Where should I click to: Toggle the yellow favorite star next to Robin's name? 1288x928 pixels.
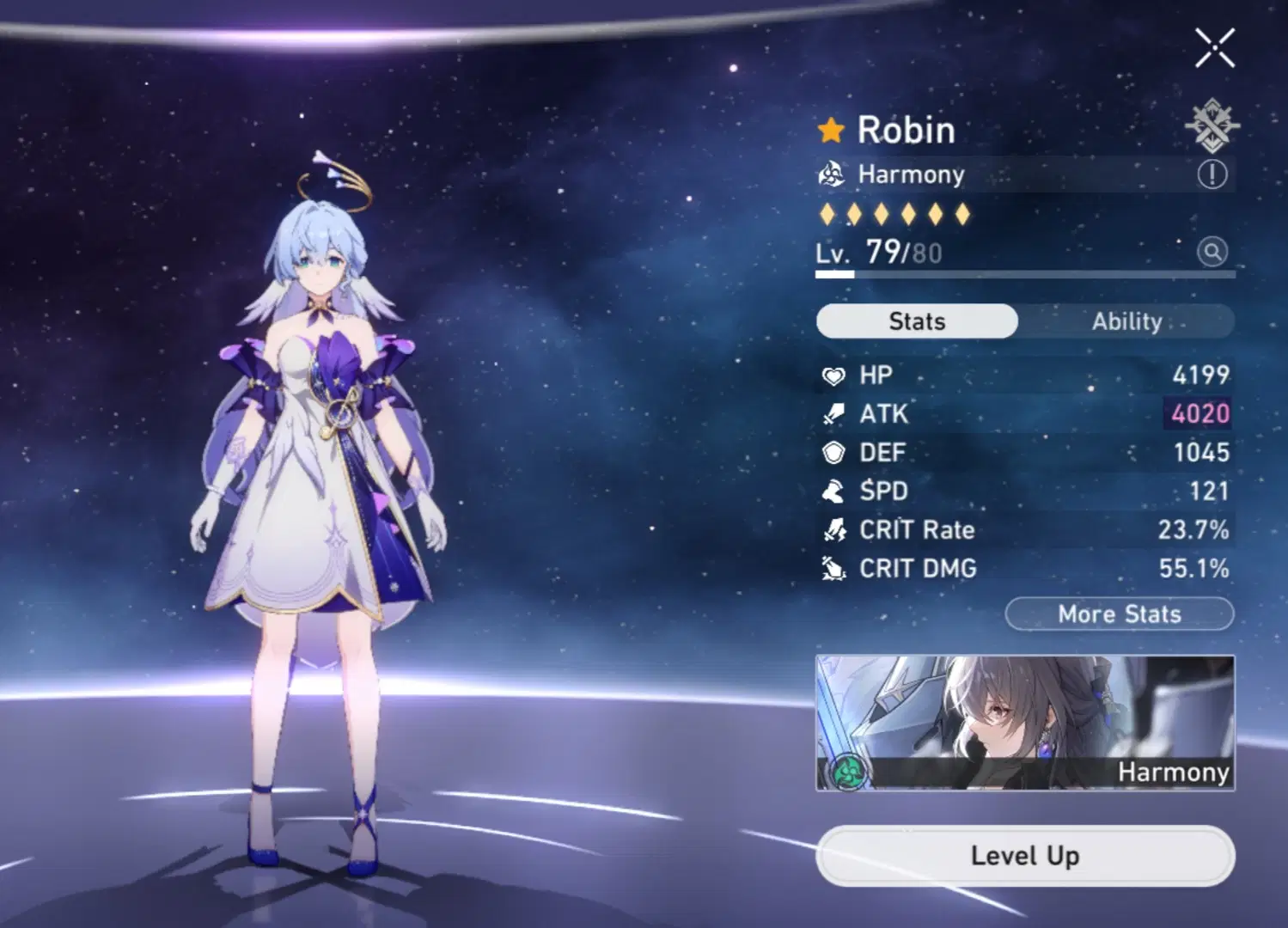coord(830,129)
